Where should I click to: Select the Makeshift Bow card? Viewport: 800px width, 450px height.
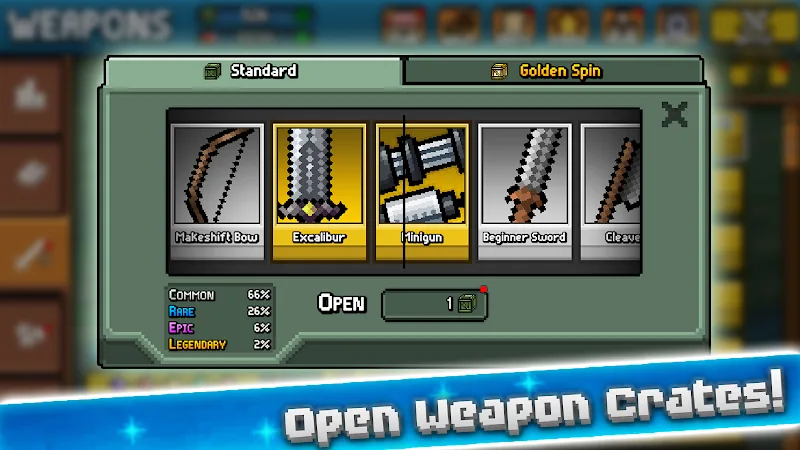point(217,190)
